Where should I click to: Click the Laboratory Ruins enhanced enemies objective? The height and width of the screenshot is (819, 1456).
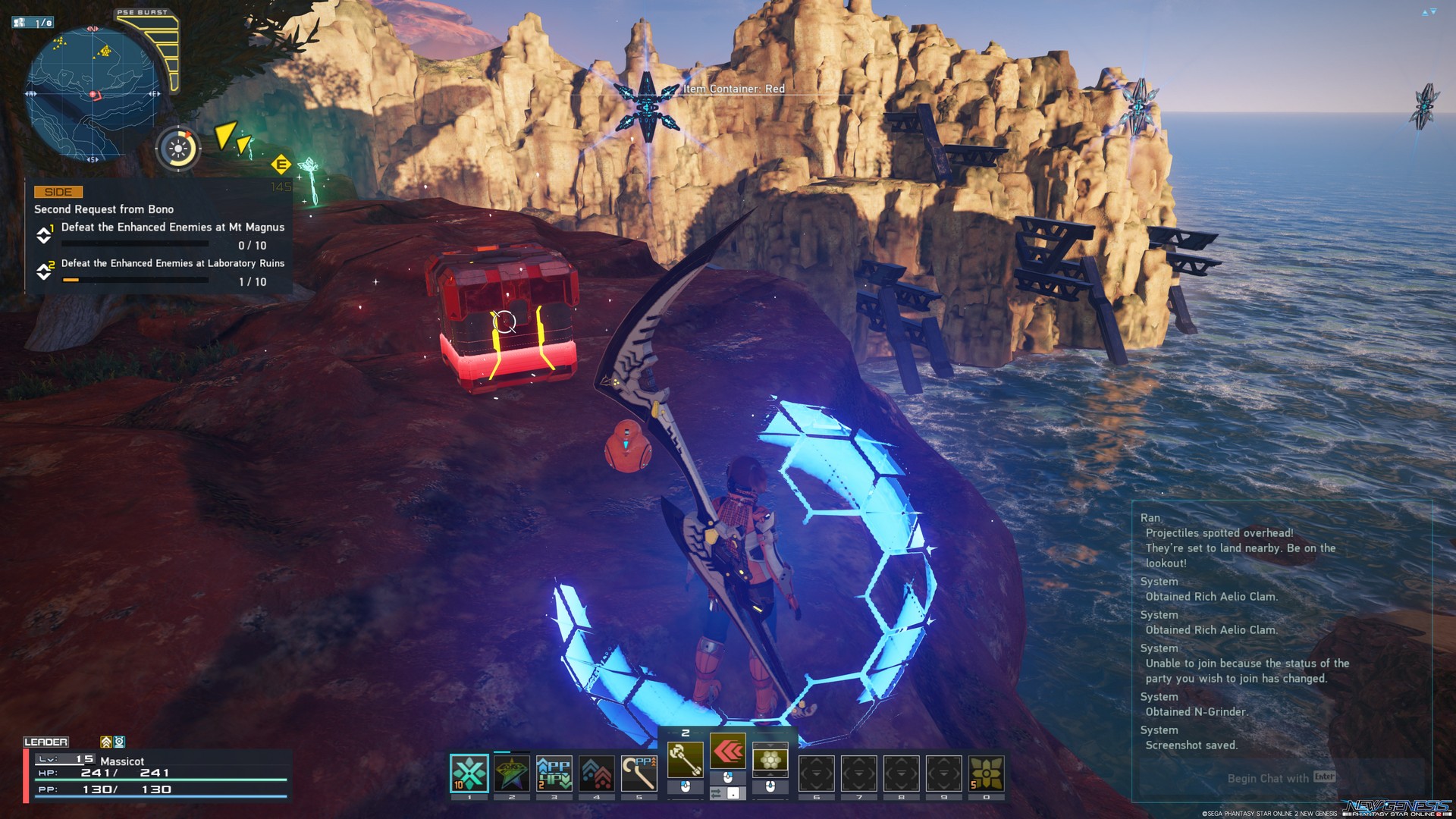172,264
